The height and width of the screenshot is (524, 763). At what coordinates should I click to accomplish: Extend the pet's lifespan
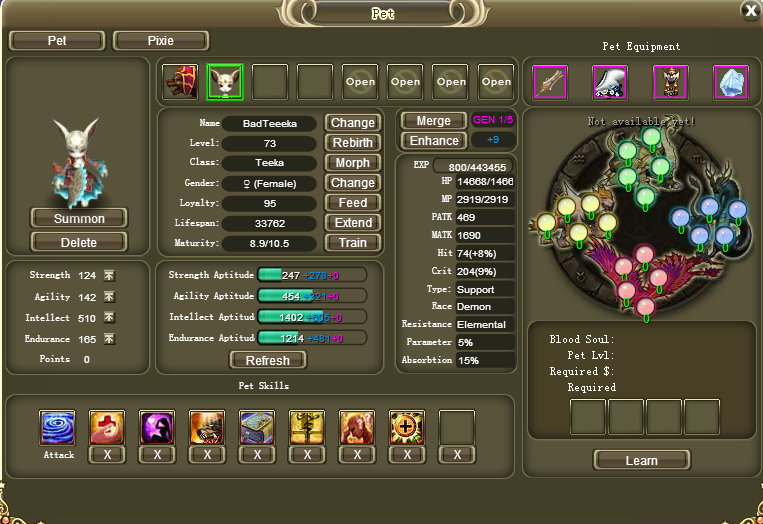coord(352,223)
